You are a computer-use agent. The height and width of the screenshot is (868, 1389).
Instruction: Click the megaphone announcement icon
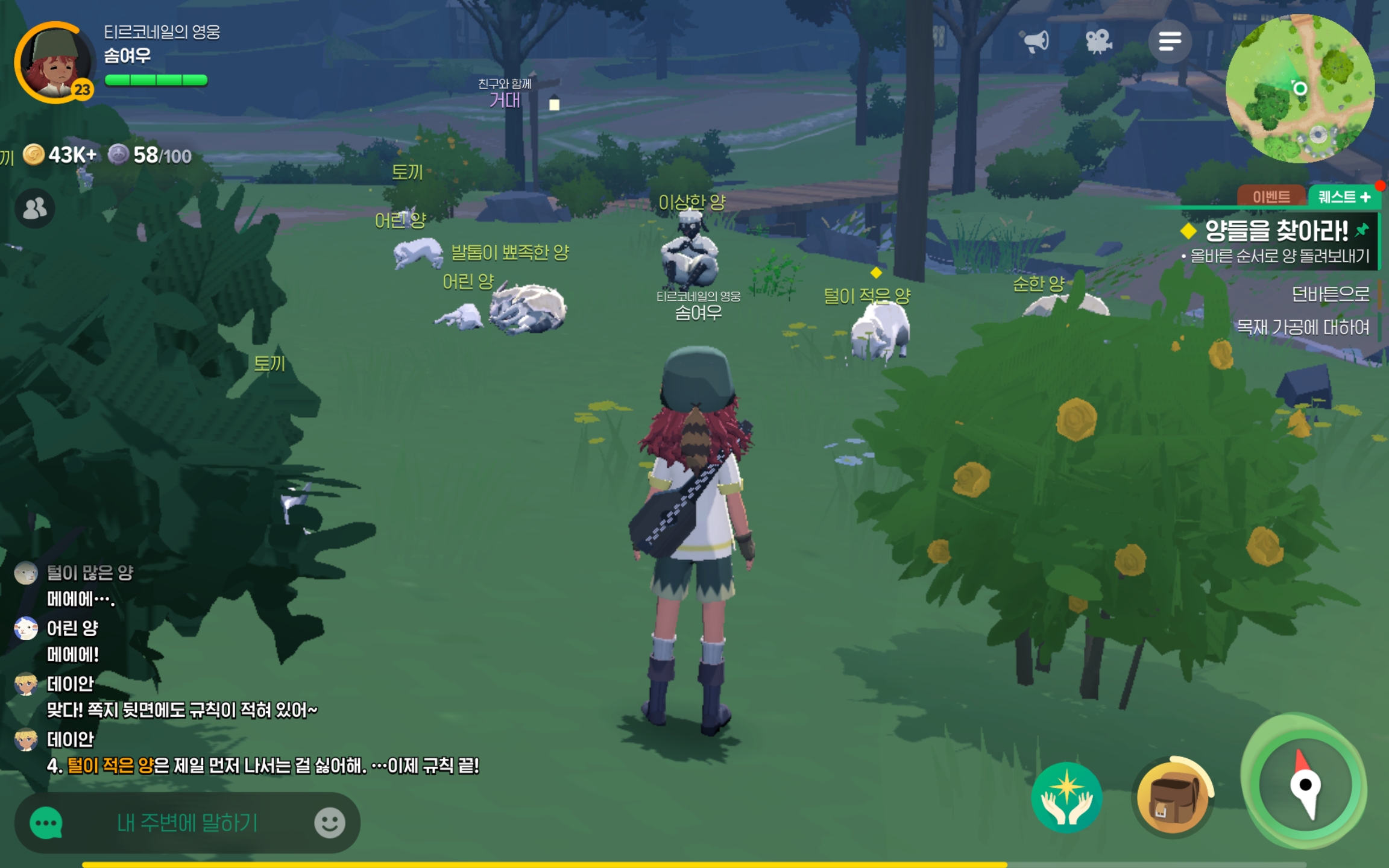tap(1036, 41)
